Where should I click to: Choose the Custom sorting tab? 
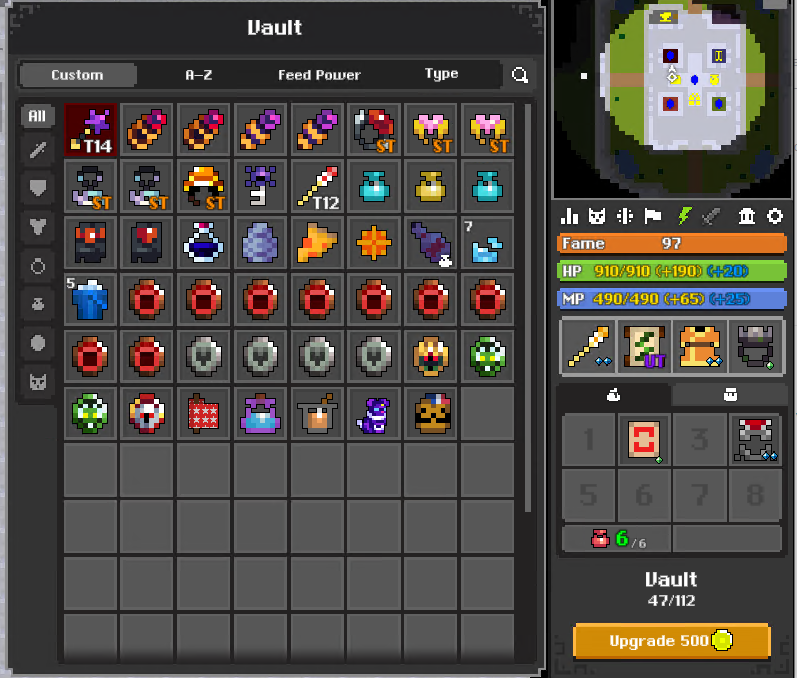[77, 75]
